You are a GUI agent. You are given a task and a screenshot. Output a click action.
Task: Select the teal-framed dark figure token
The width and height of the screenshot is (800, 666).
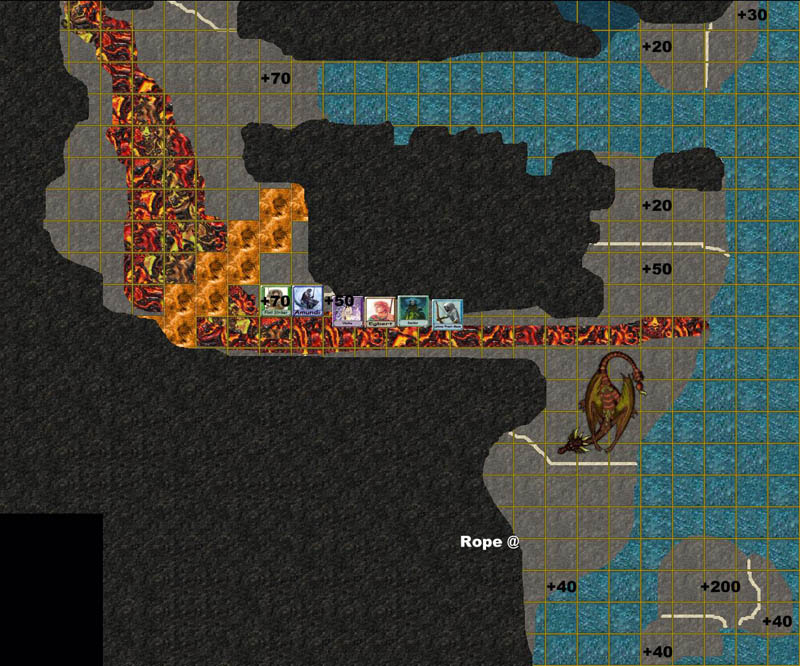[412, 310]
